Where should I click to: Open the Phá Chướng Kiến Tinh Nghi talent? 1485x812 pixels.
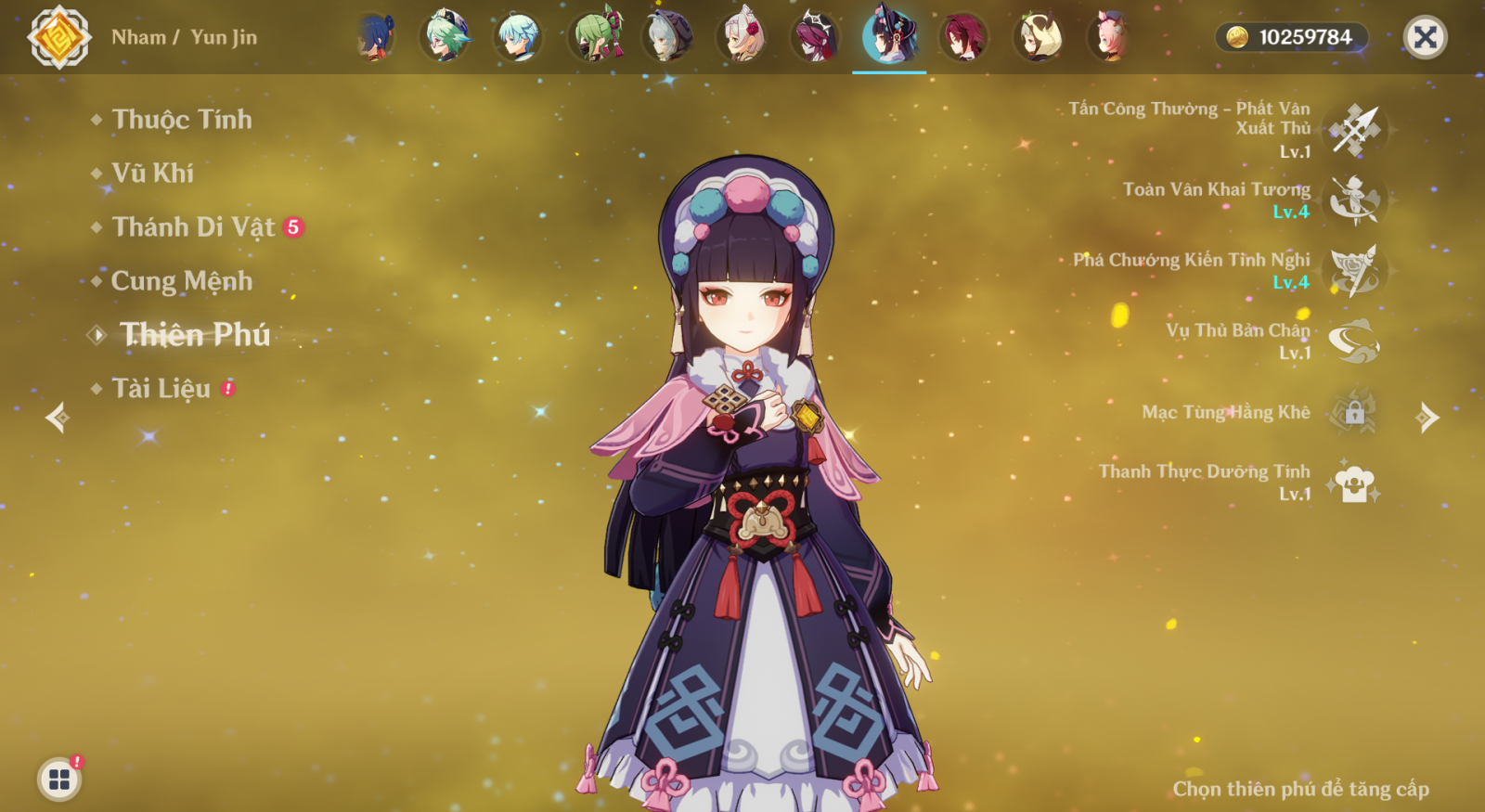pos(1354,270)
